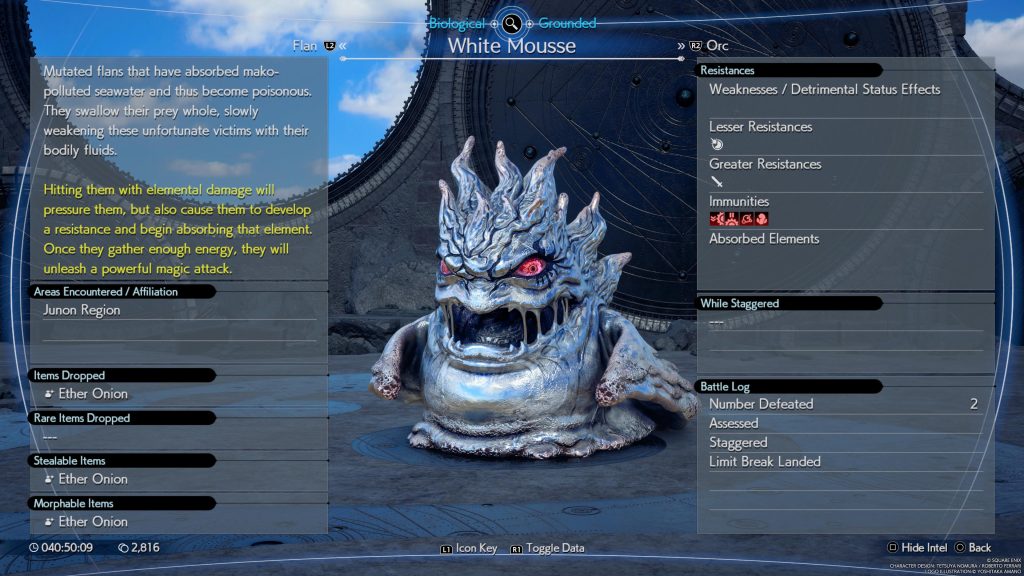The image size is (1024, 576).
Task: Select the magnifier icon above White Mousse
Action: coord(512,23)
